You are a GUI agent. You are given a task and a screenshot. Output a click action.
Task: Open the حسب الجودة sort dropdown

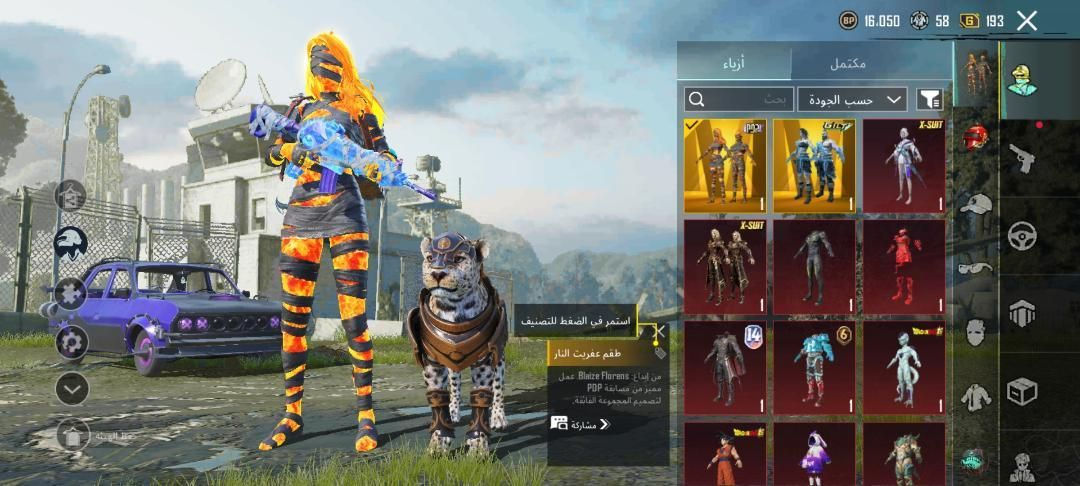[852, 99]
